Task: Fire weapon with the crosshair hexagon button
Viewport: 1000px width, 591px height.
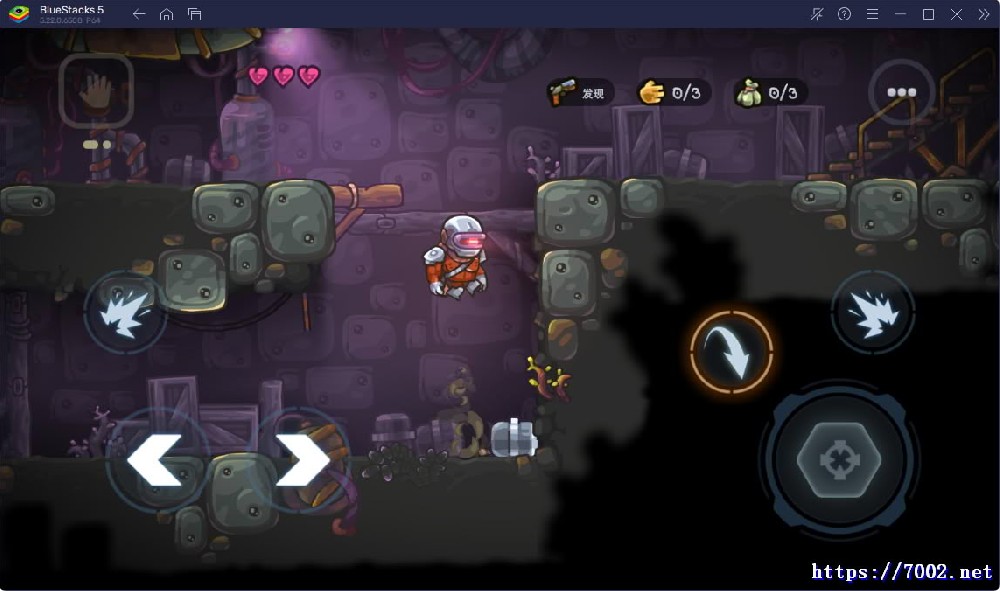Action: point(840,460)
